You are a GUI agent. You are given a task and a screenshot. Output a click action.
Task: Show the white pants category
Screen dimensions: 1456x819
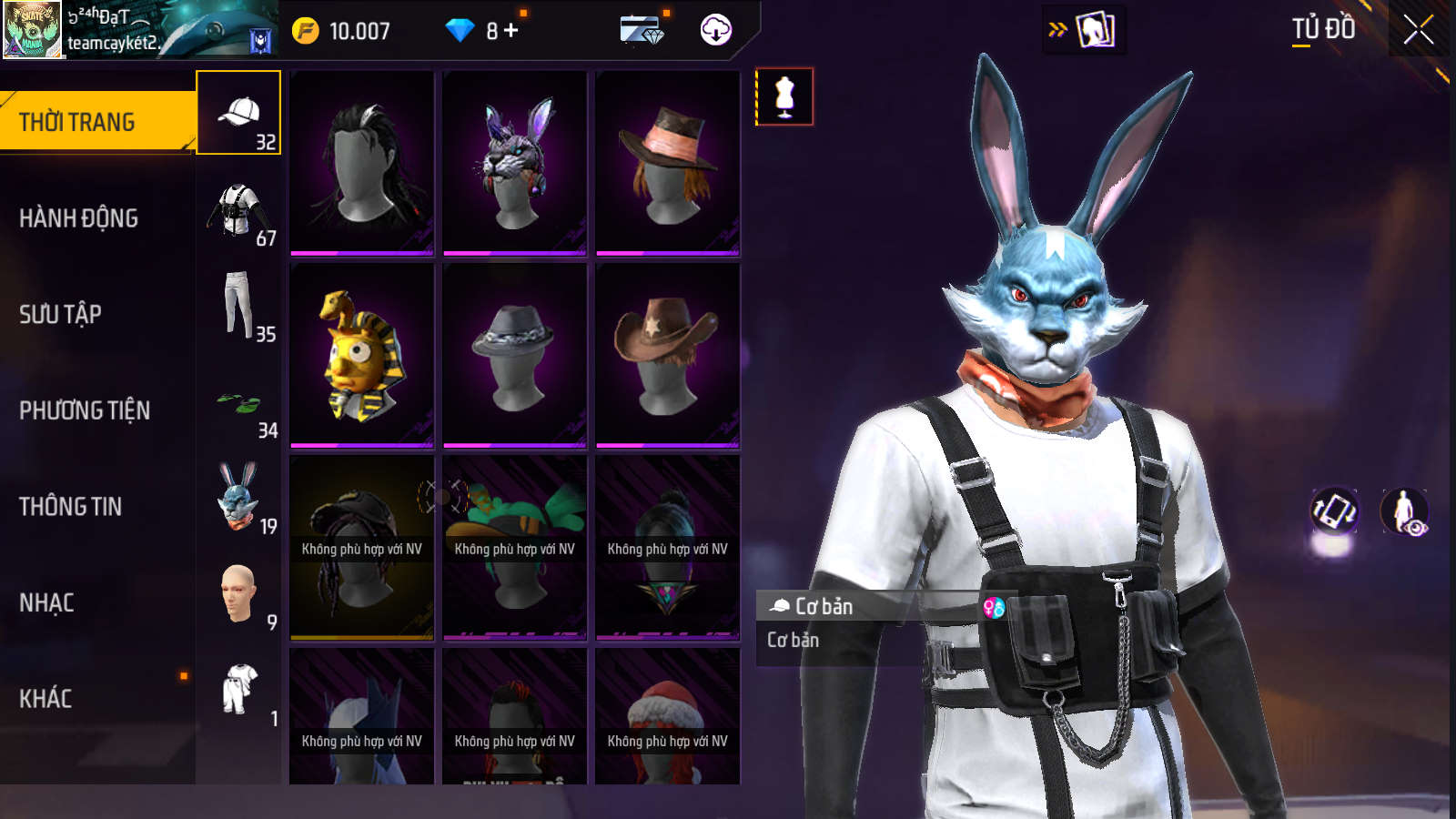click(x=238, y=306)
